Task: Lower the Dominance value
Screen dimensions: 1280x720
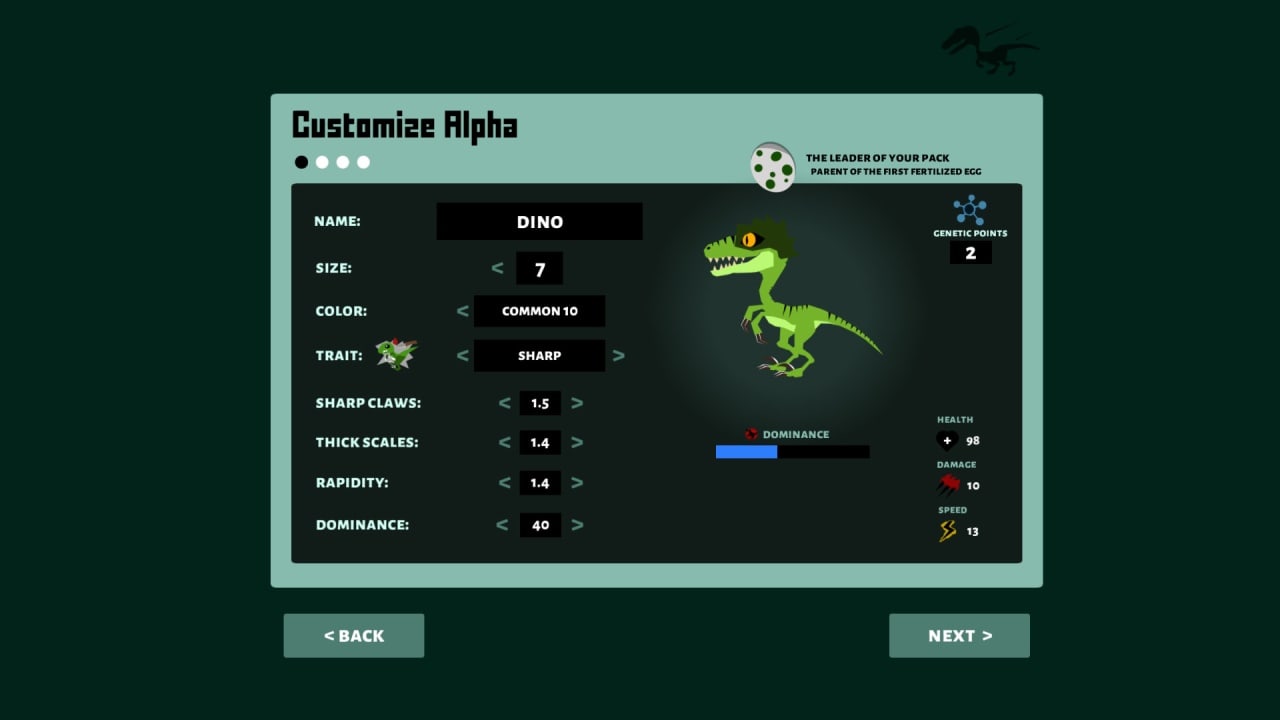Action: (502, 525)
